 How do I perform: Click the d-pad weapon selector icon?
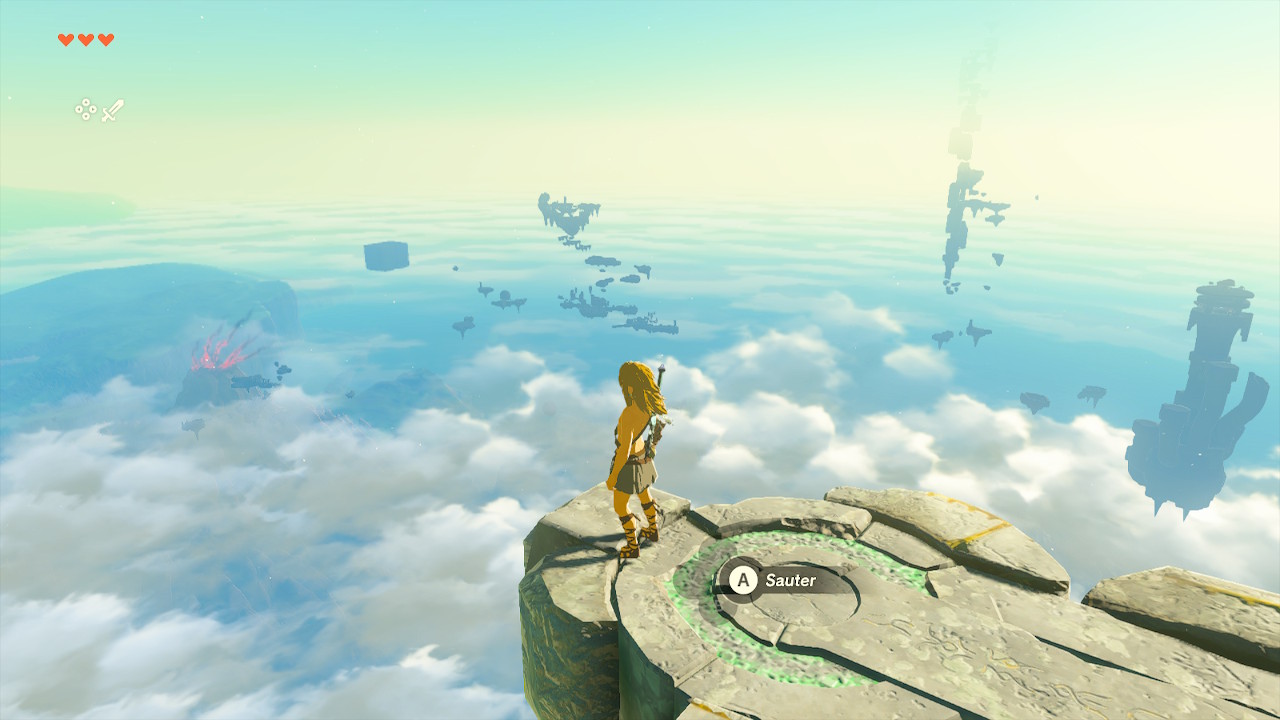pos(85,109)
